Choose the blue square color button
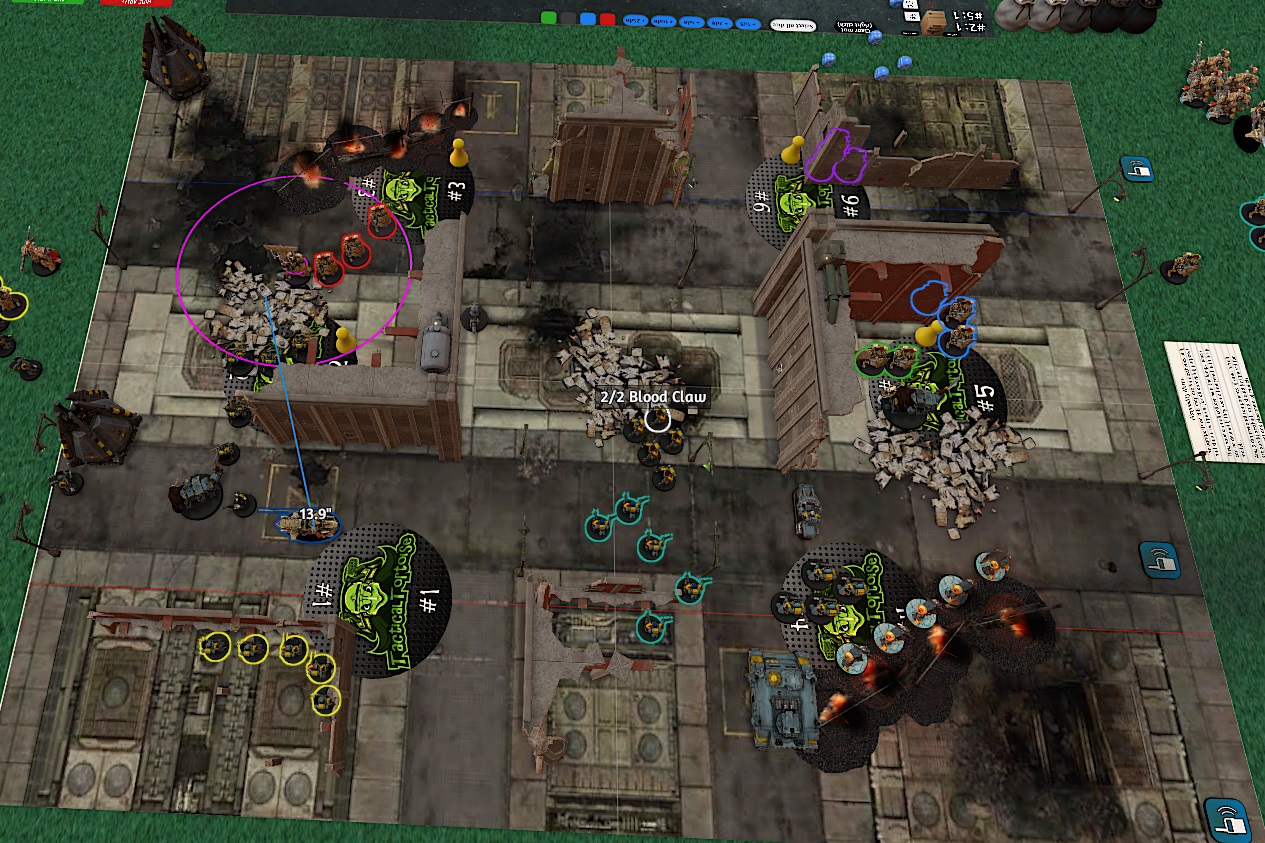The height and width of the screenshot is (843, 1265). pos(587,18)
